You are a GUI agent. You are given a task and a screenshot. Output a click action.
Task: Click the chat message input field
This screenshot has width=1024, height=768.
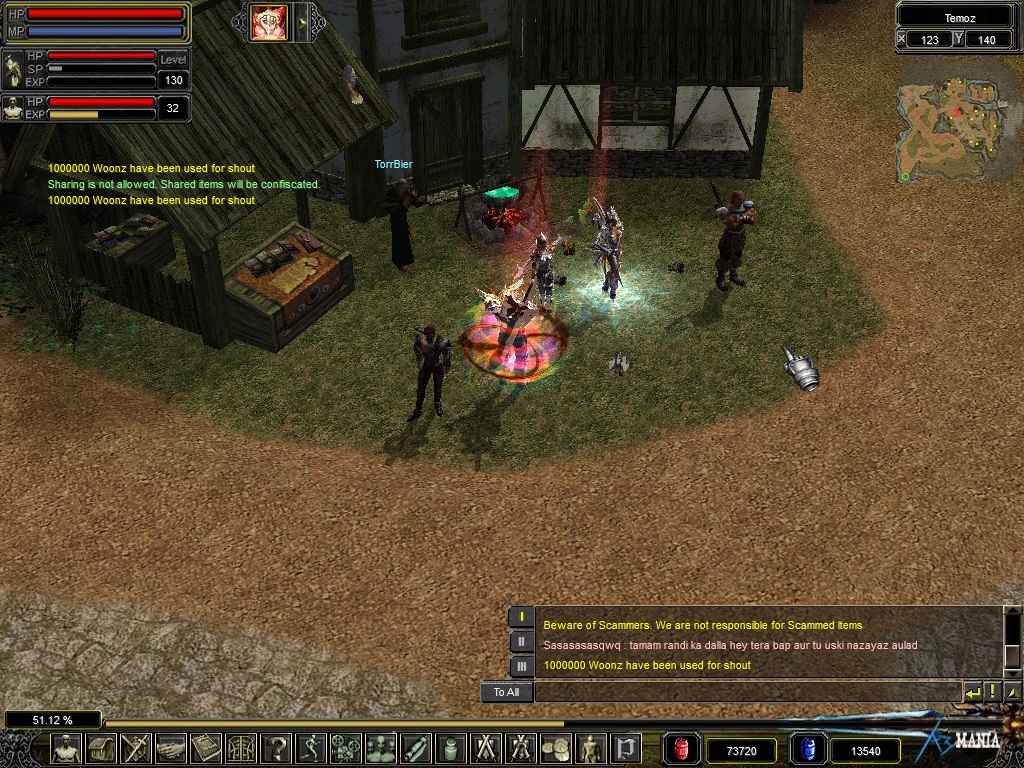click(x=747, y=692)
